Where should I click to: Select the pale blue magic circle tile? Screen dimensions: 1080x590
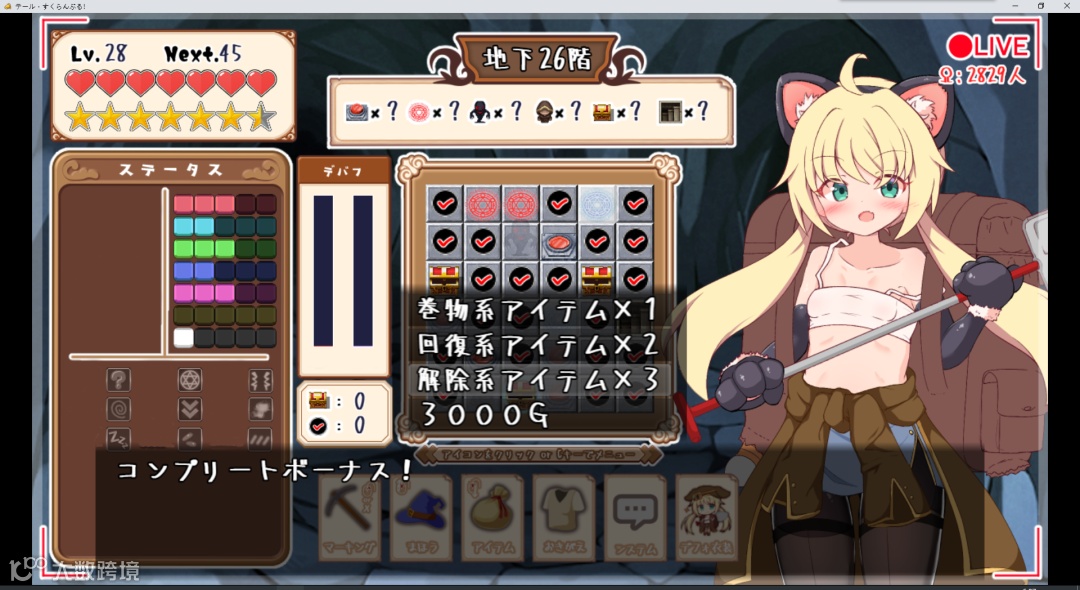[x=597, y=203]
